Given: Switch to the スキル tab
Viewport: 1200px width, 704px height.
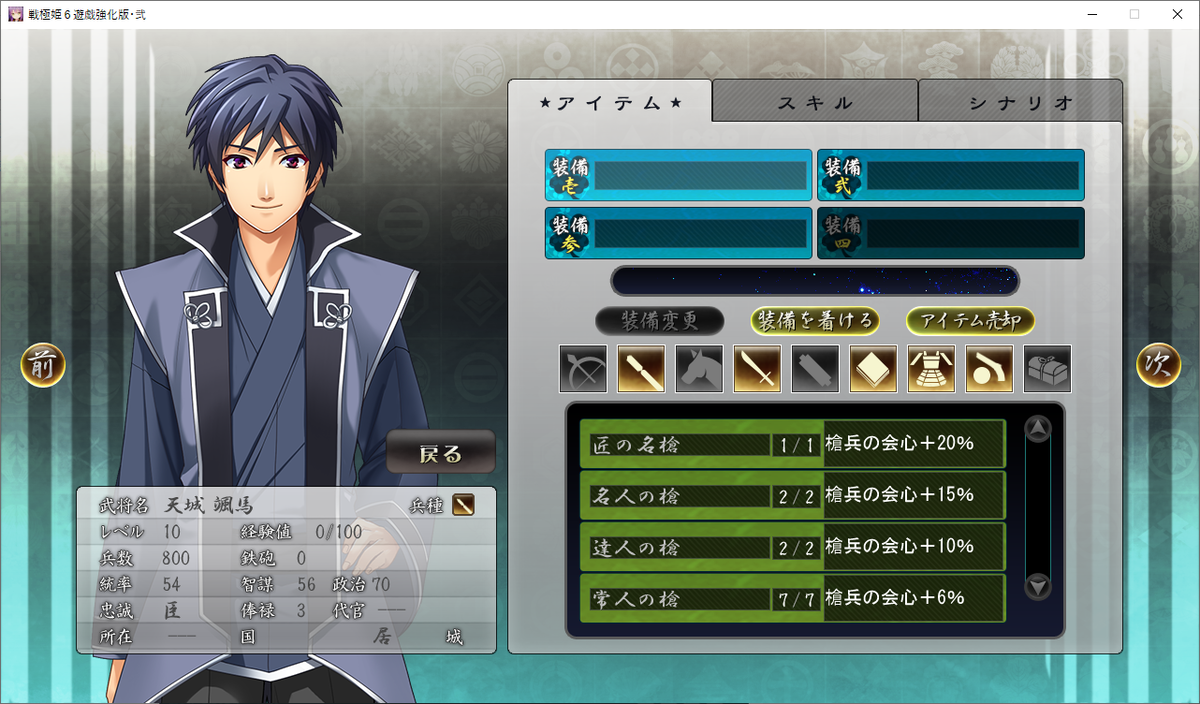Looking at the screenshot, I should [x=815, y=102].
